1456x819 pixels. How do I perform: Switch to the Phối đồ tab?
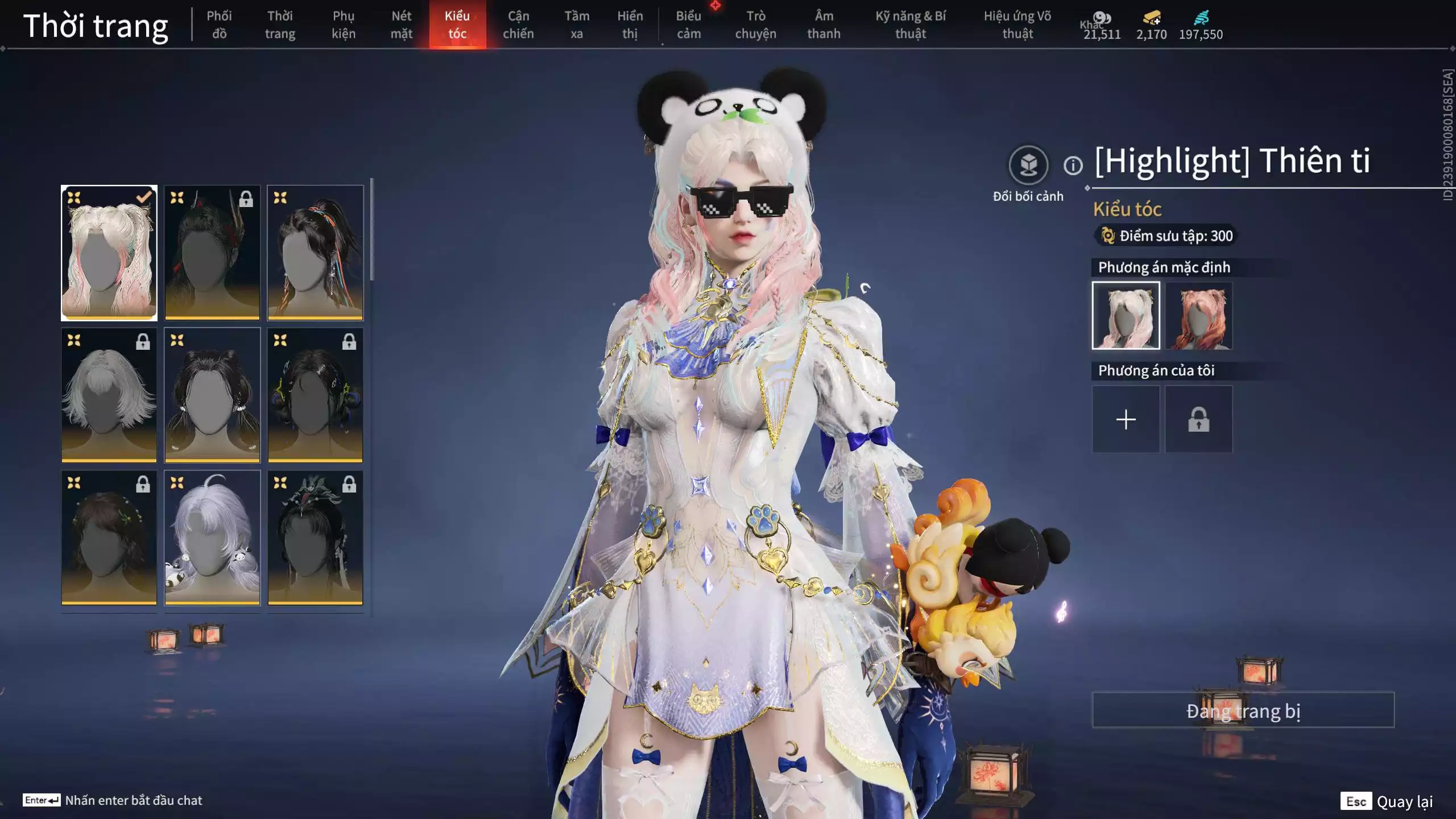click(219, 24)
